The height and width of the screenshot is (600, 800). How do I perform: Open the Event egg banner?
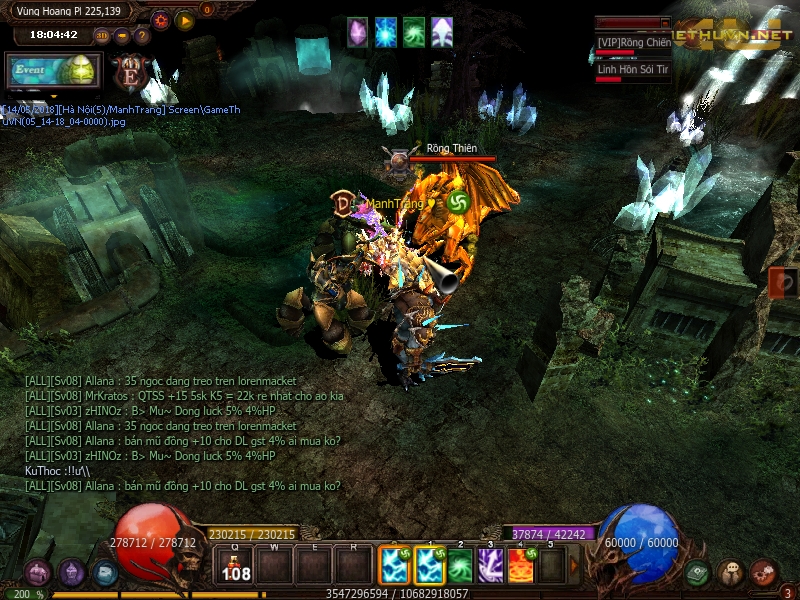52,71
